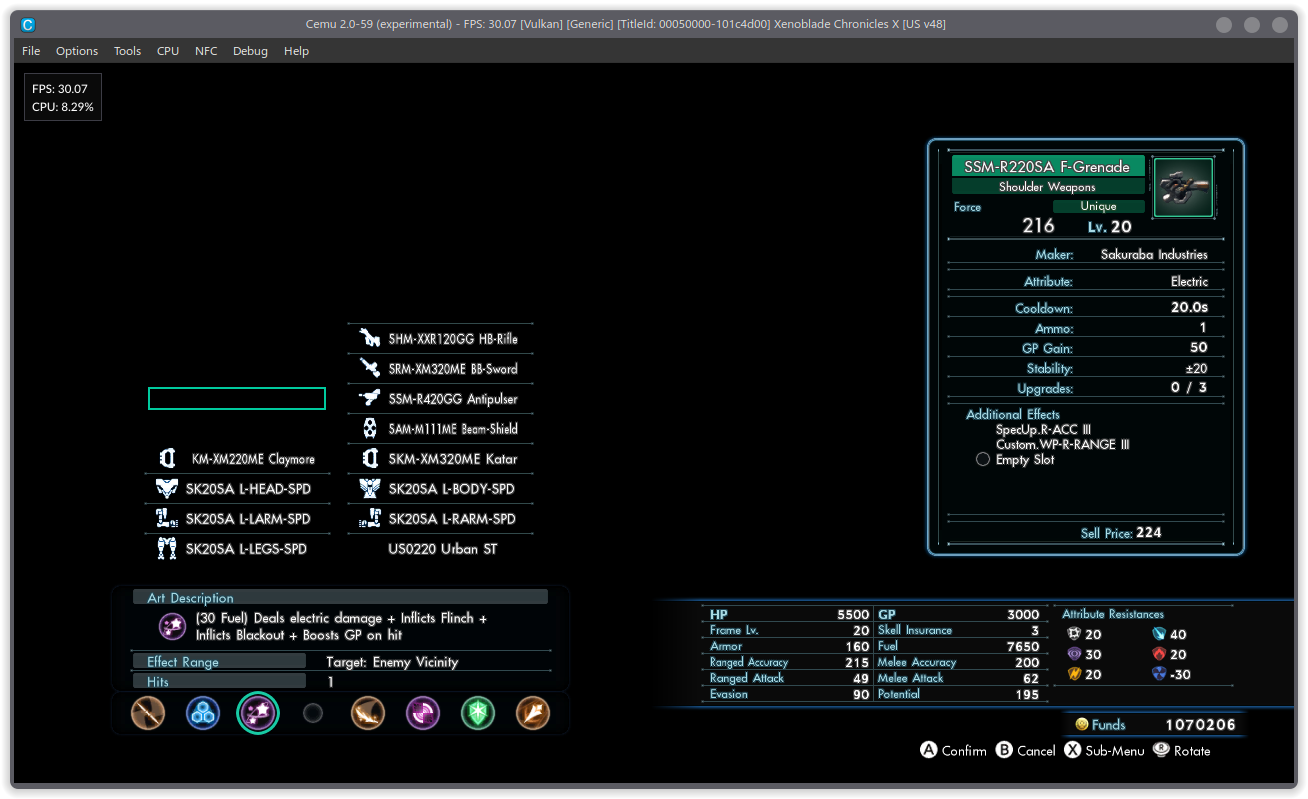This screenshot has height=799, width=1308.
Task: Select the green shield defense art icon
Action: [x=478, y=713]
